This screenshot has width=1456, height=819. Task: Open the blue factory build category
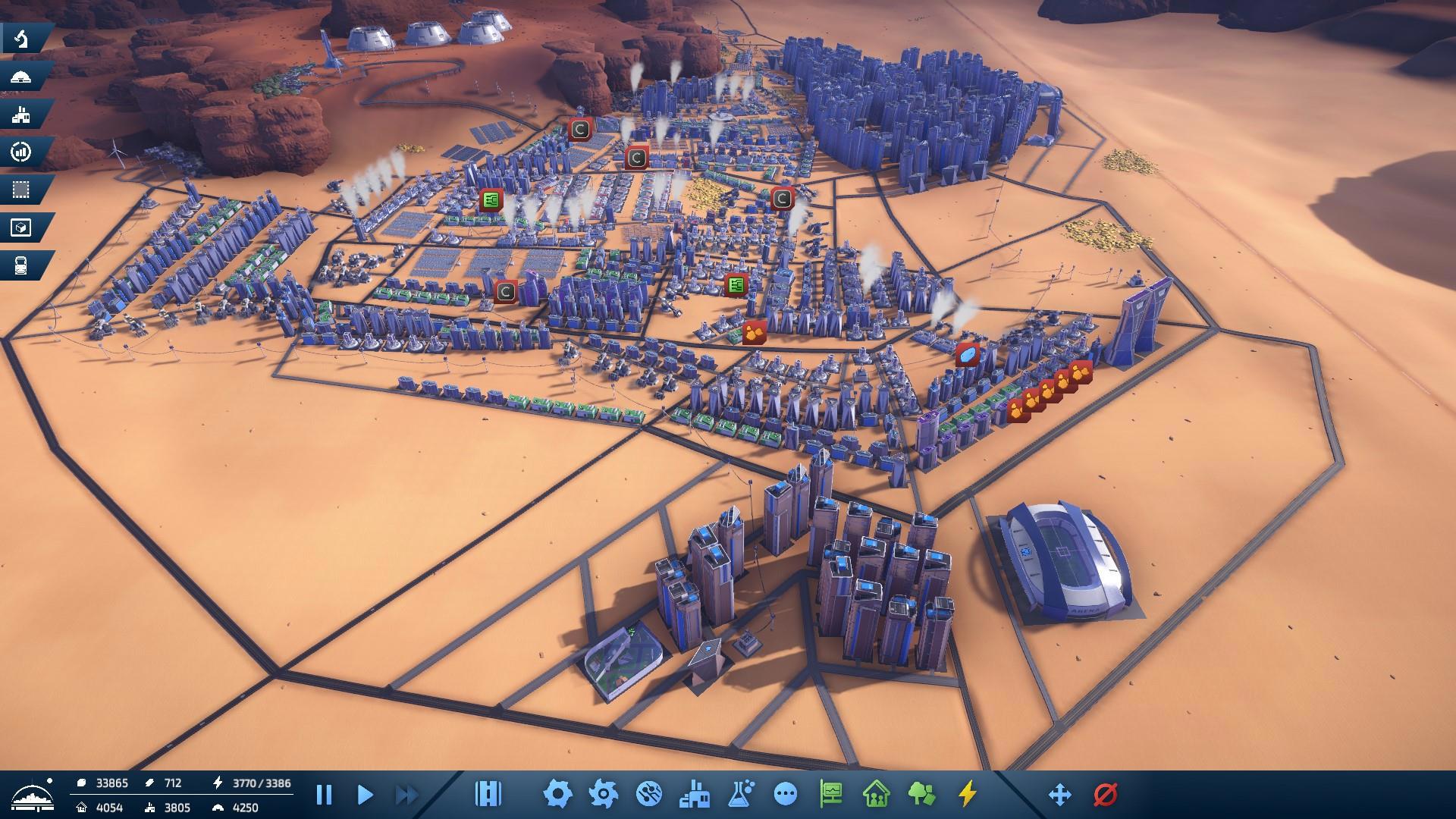[x=695, y=794]
